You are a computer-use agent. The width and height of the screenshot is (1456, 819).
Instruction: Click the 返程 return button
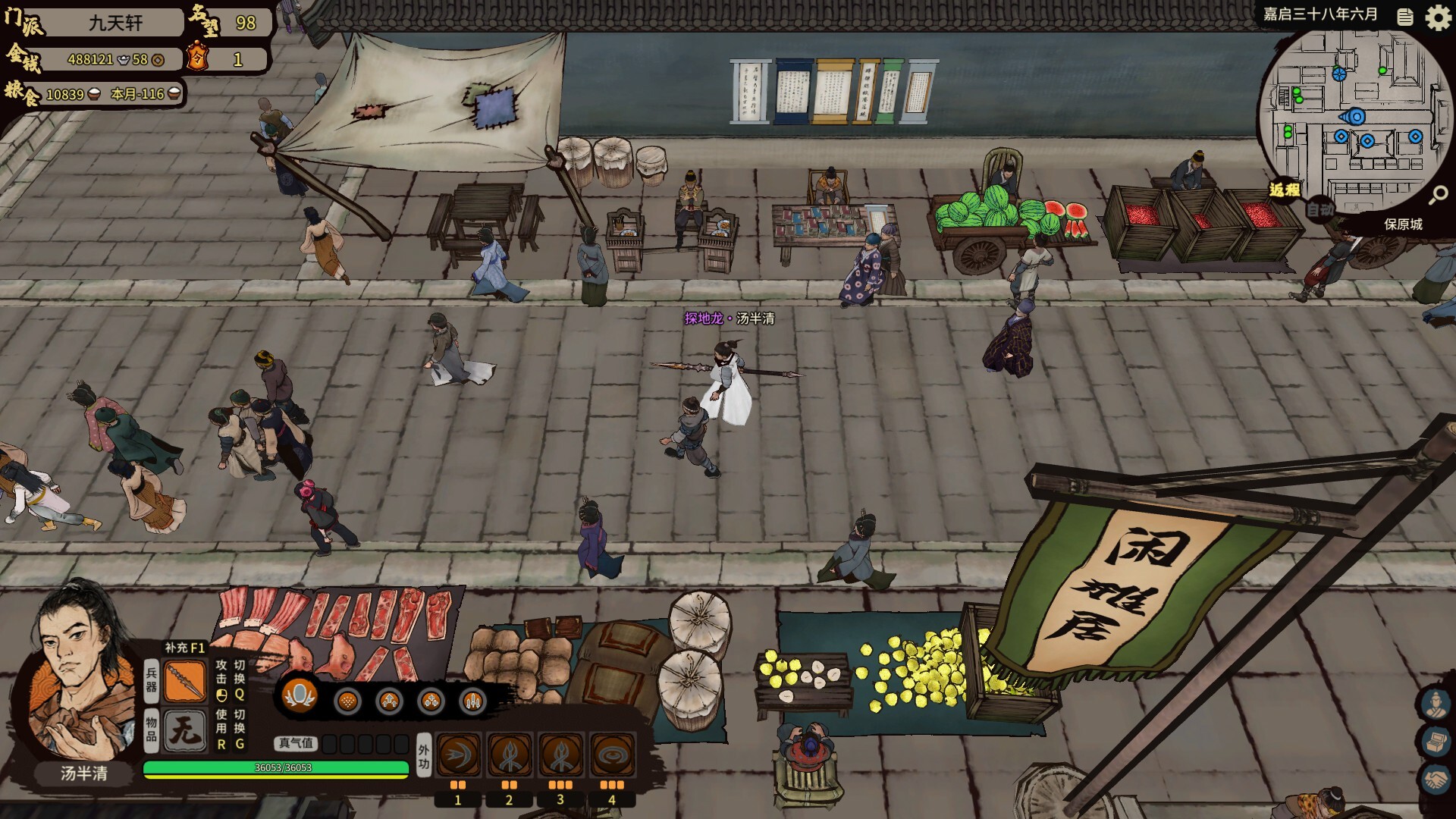[x=1285, y=190]
